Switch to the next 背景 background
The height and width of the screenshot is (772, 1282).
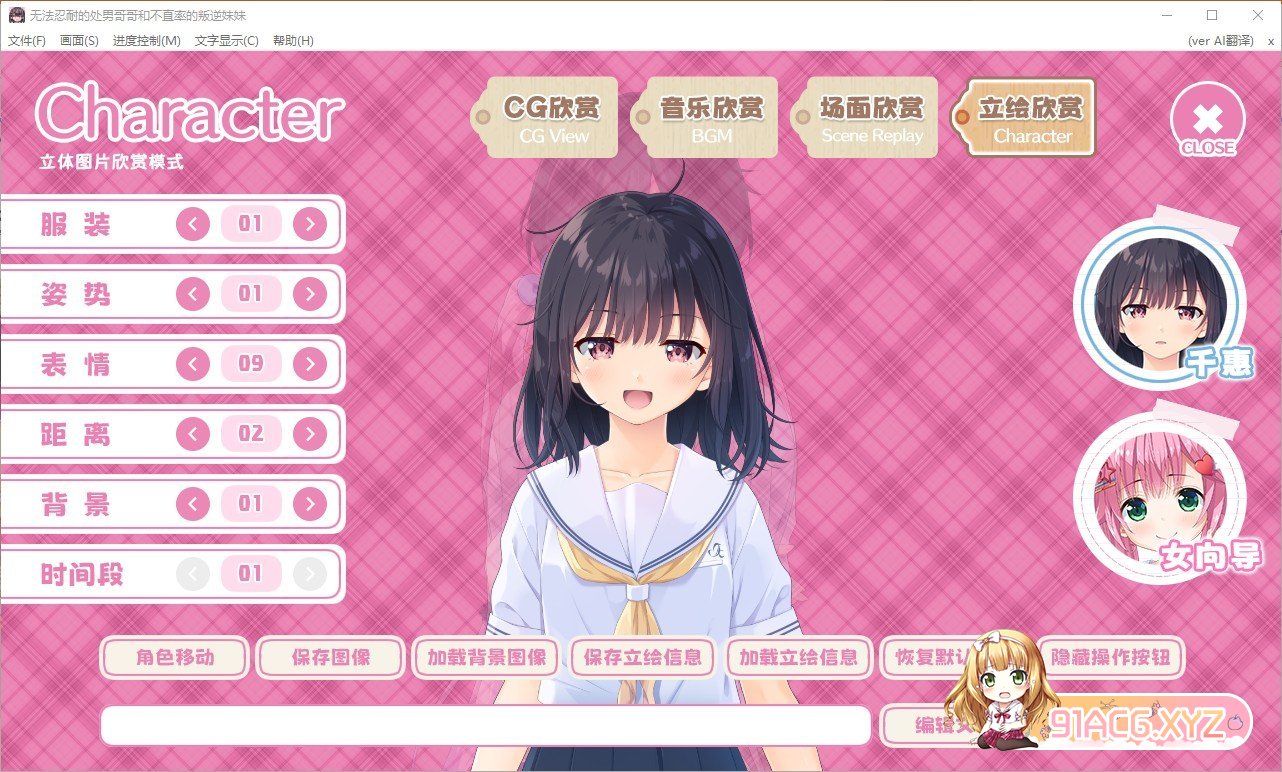[x=310, y=504]
